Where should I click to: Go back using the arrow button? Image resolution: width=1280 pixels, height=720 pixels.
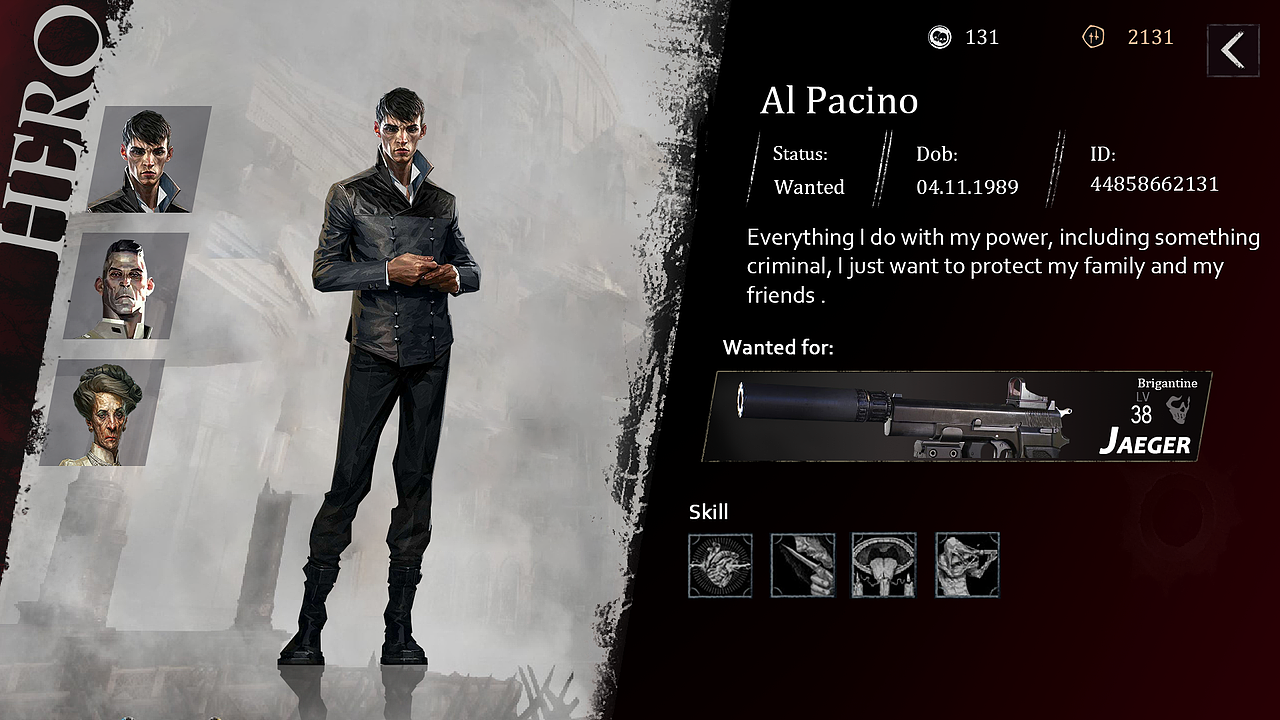[x=1232, y=50]
